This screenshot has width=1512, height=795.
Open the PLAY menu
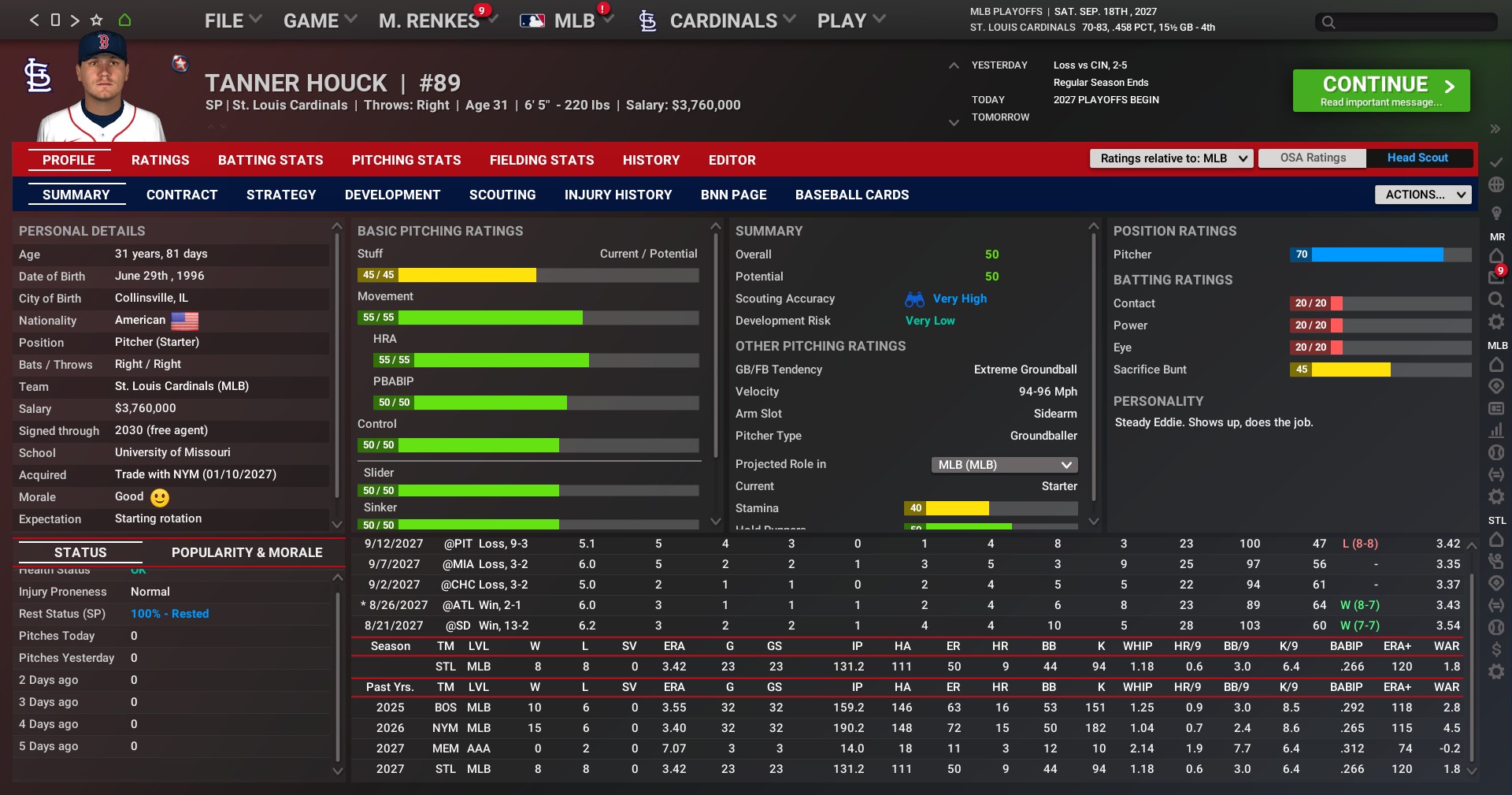[850, 21]
